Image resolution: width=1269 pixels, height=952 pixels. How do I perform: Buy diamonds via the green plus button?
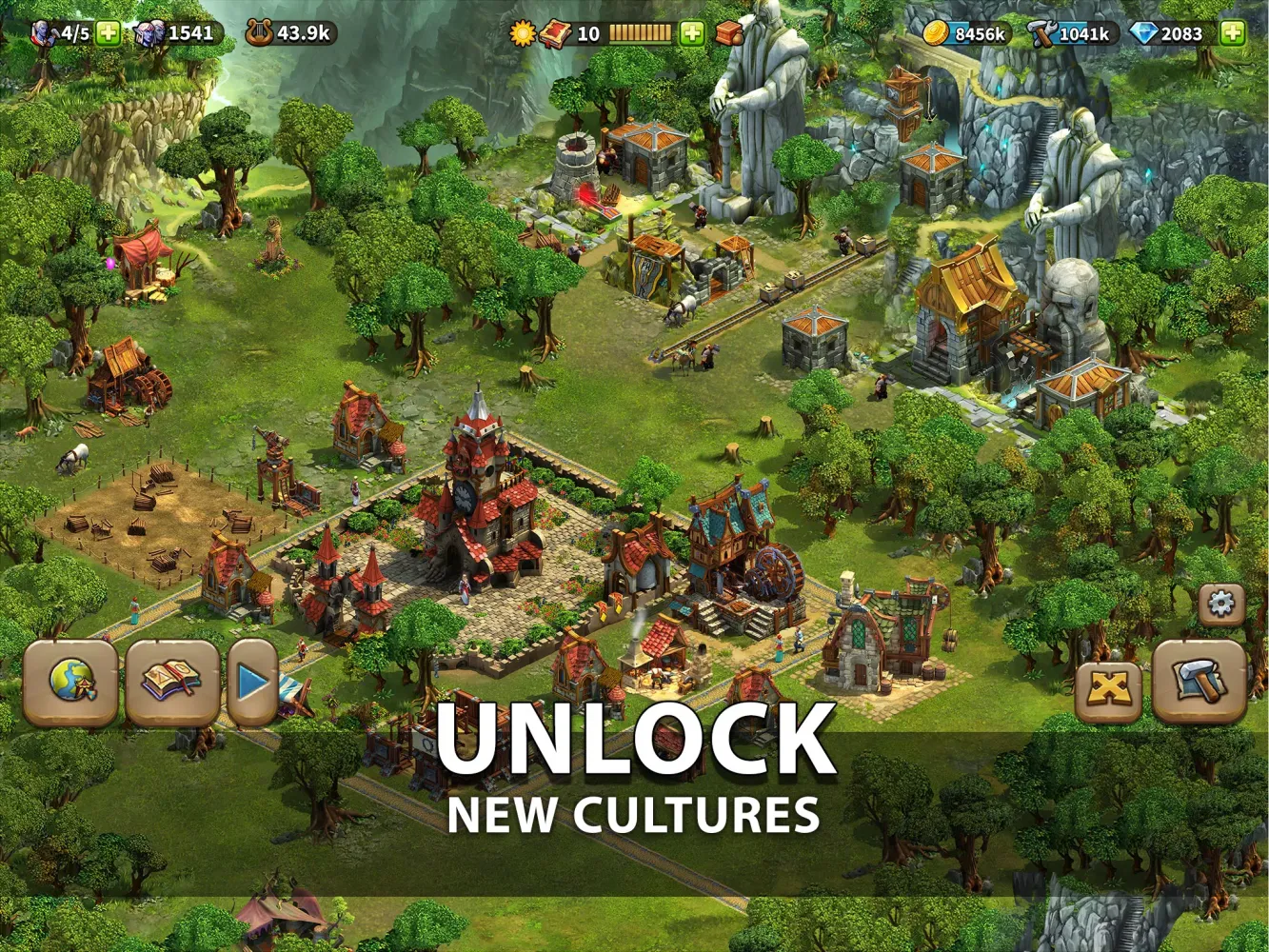(x=1232, y=30)
